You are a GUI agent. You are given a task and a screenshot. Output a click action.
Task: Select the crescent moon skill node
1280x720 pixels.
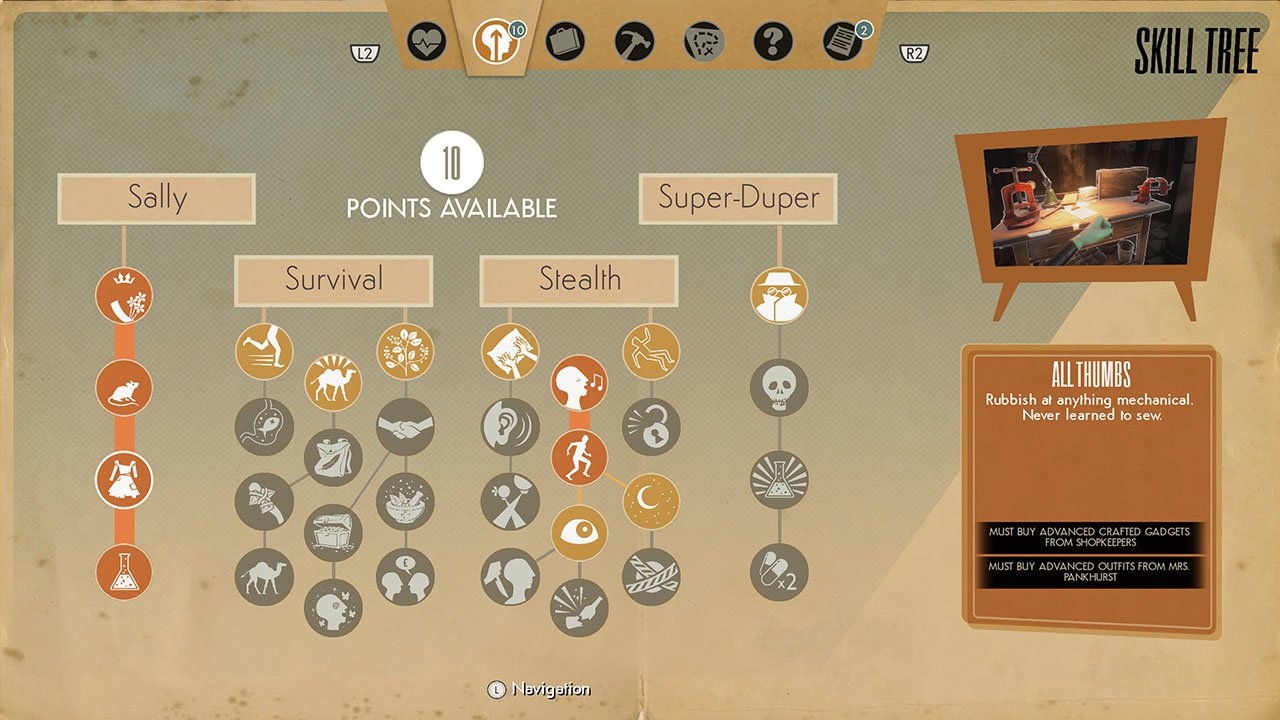tap(651, 500)
